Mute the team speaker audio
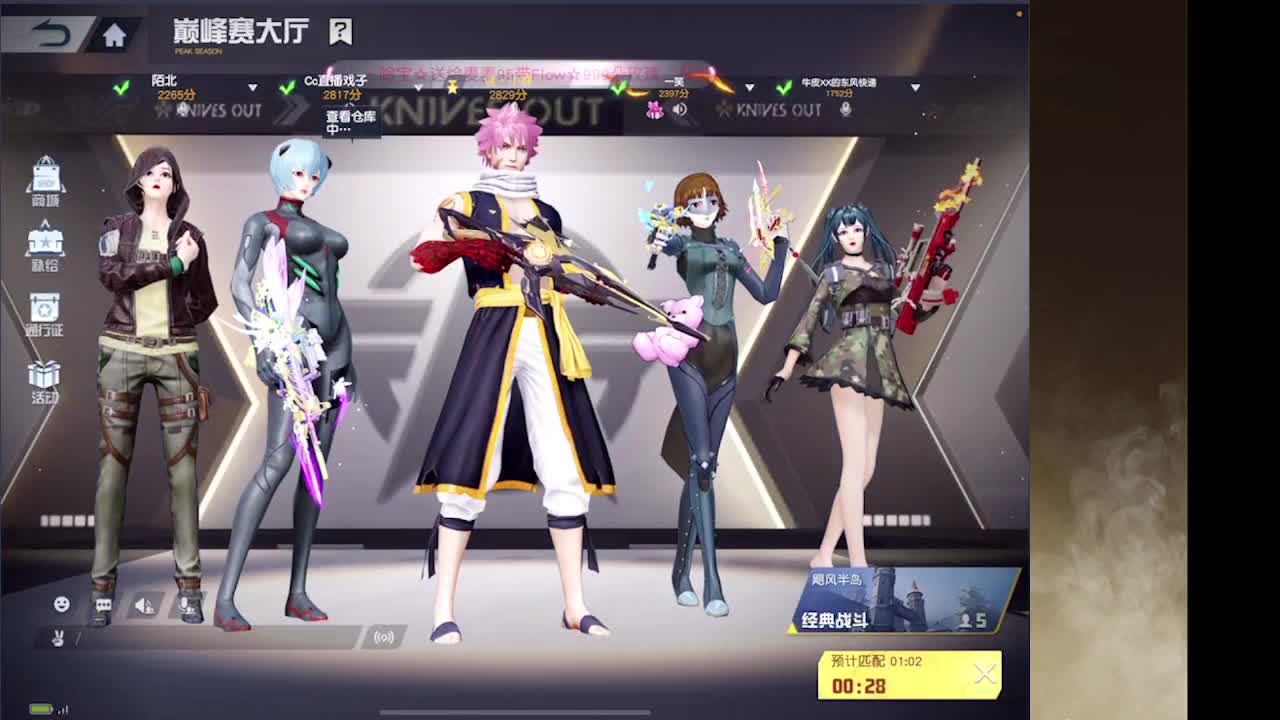The height and width of the screenshot is (720, 1280). click(x=141, y=602)
